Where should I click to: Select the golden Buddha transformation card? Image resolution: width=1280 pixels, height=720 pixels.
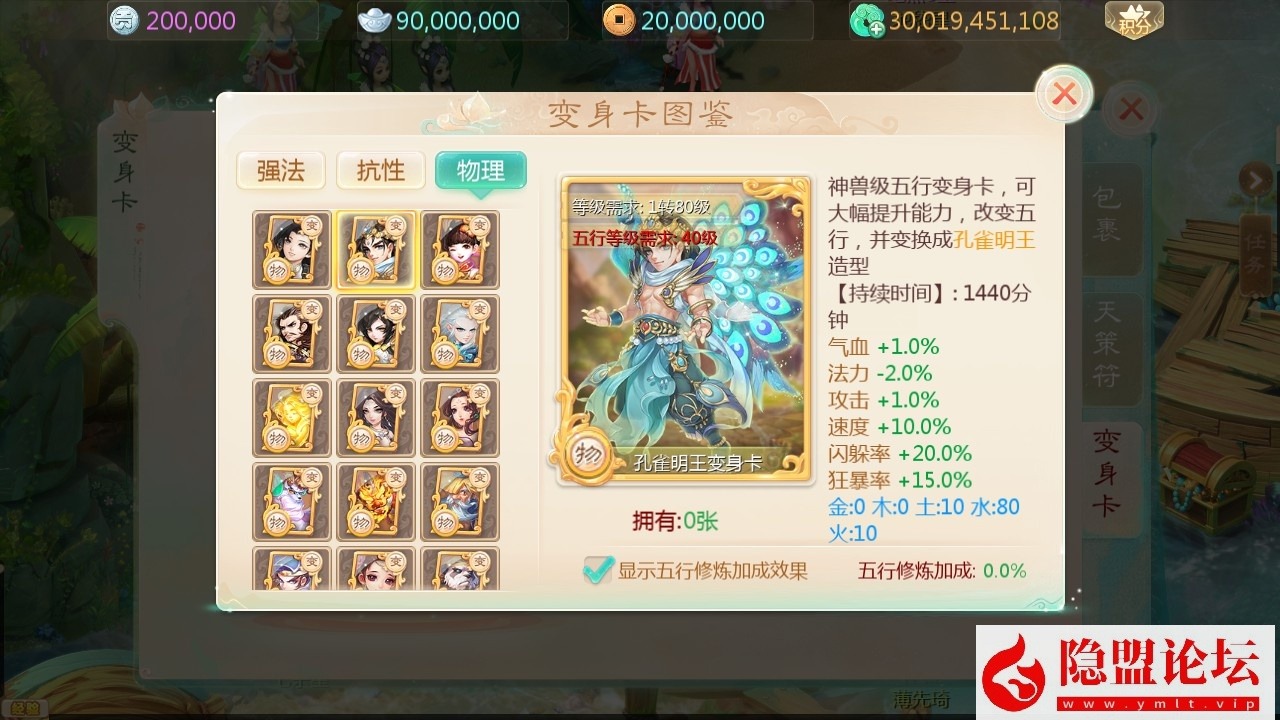click(x=291, y=417)
